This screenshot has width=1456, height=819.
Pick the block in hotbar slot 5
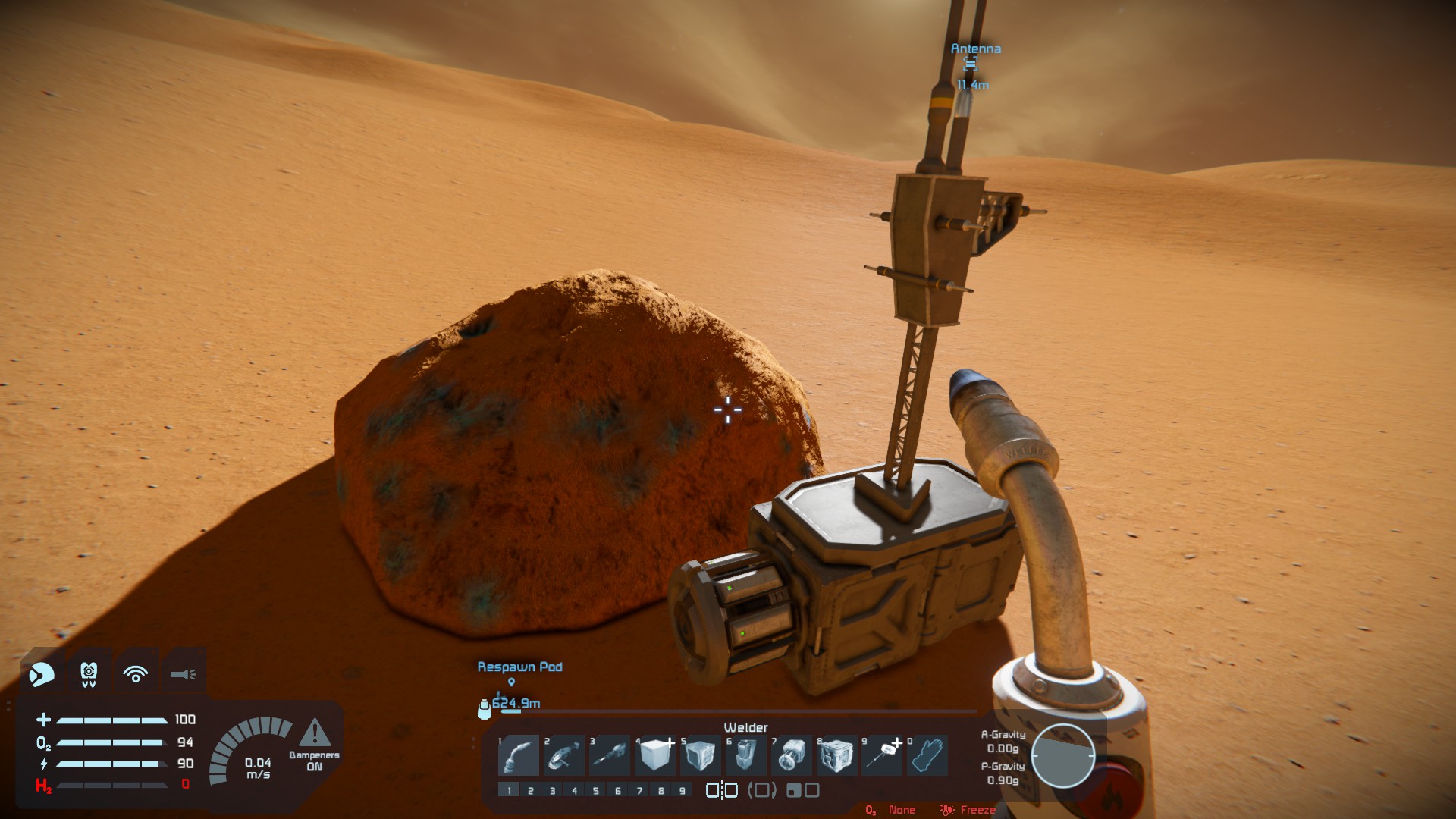700,755
